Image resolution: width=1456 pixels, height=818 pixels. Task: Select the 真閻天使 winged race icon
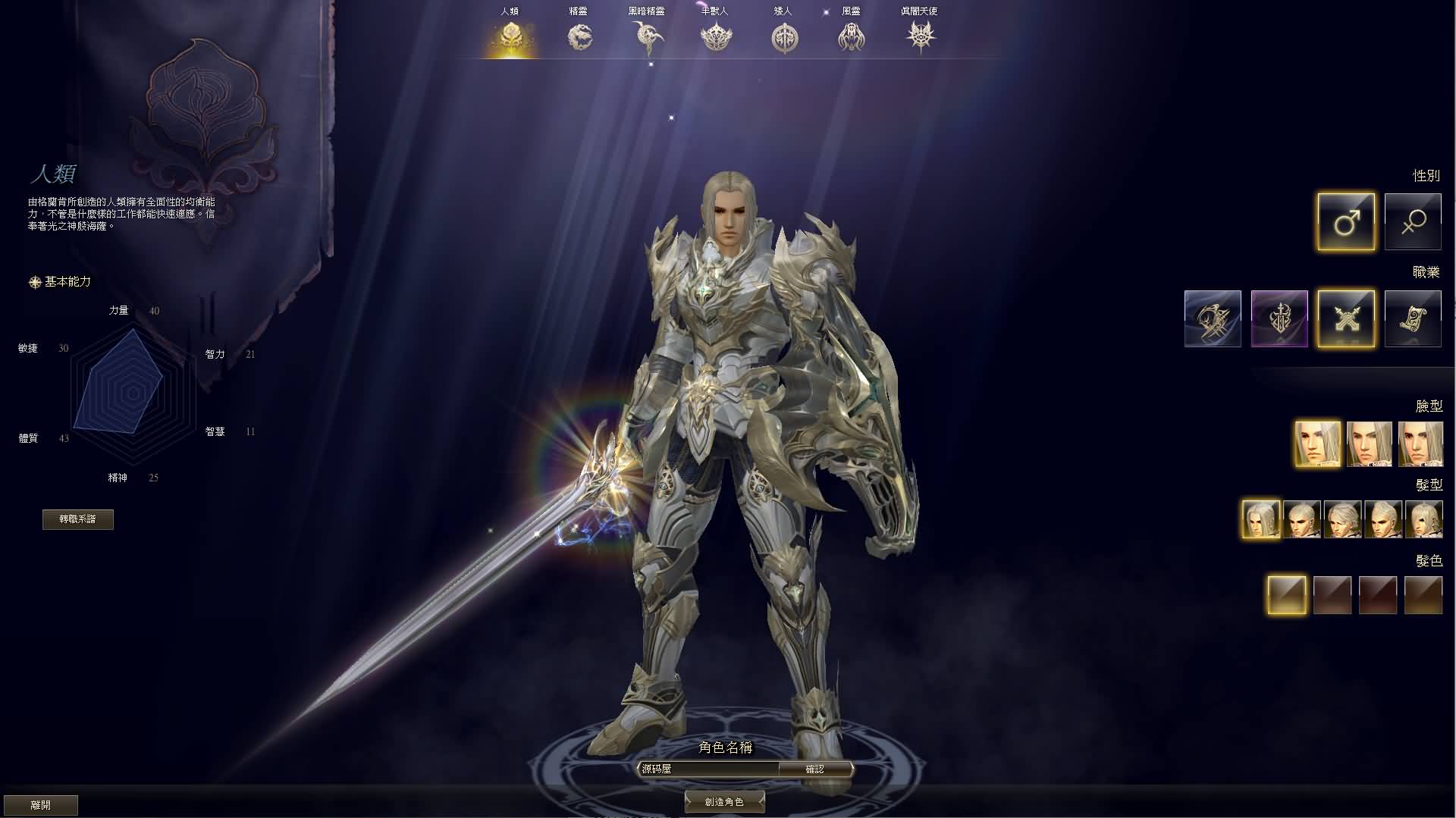[920, 36]
